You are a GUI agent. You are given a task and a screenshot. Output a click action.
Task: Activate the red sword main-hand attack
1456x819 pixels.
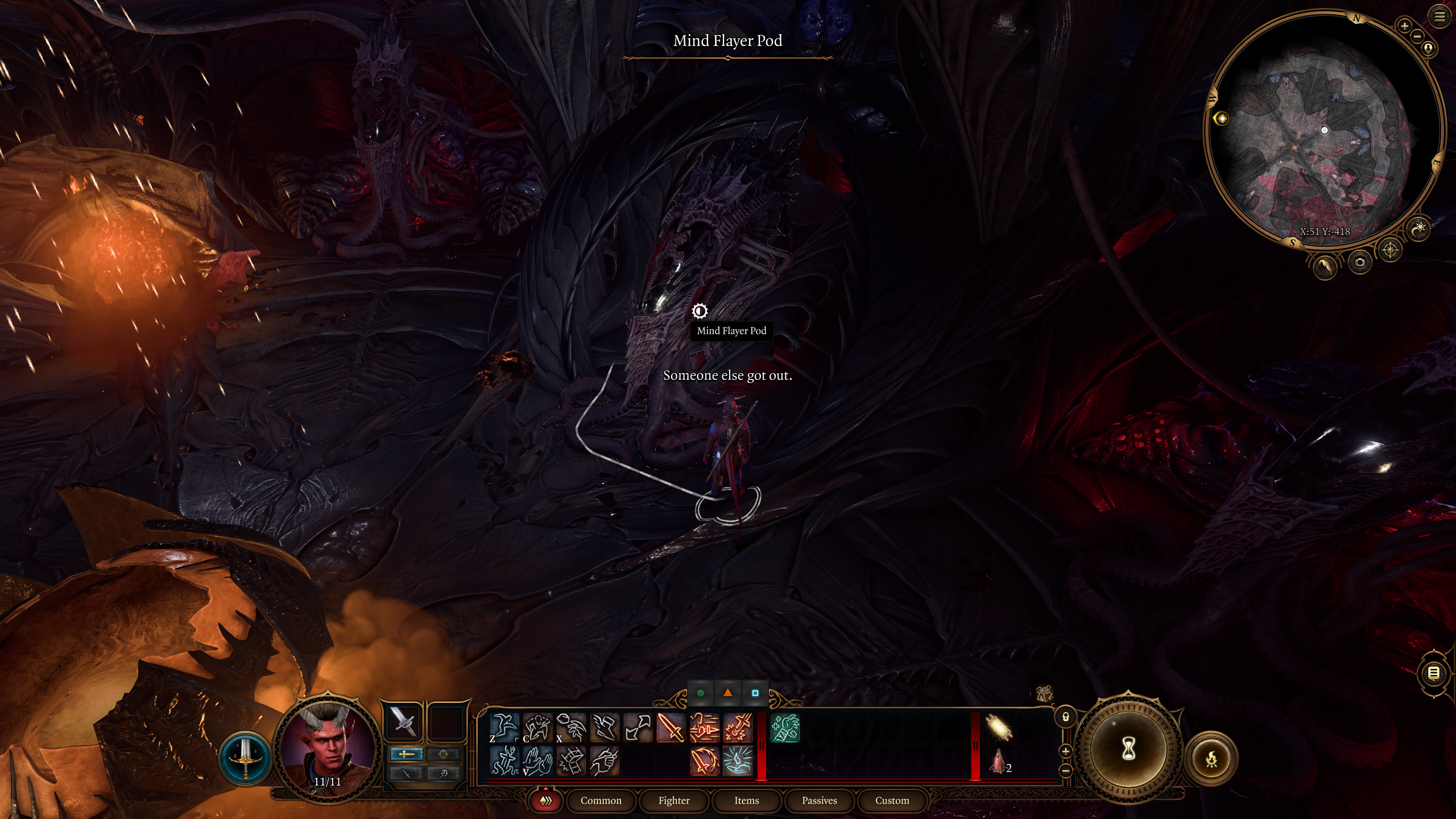pos(671,727)
